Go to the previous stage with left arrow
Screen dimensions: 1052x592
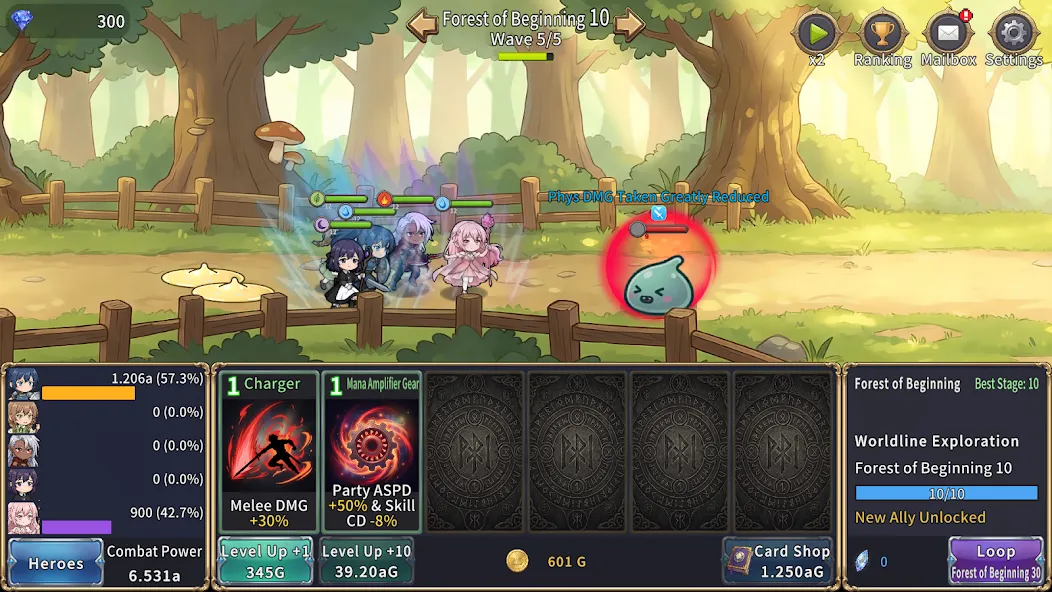[x=422, y=23]
